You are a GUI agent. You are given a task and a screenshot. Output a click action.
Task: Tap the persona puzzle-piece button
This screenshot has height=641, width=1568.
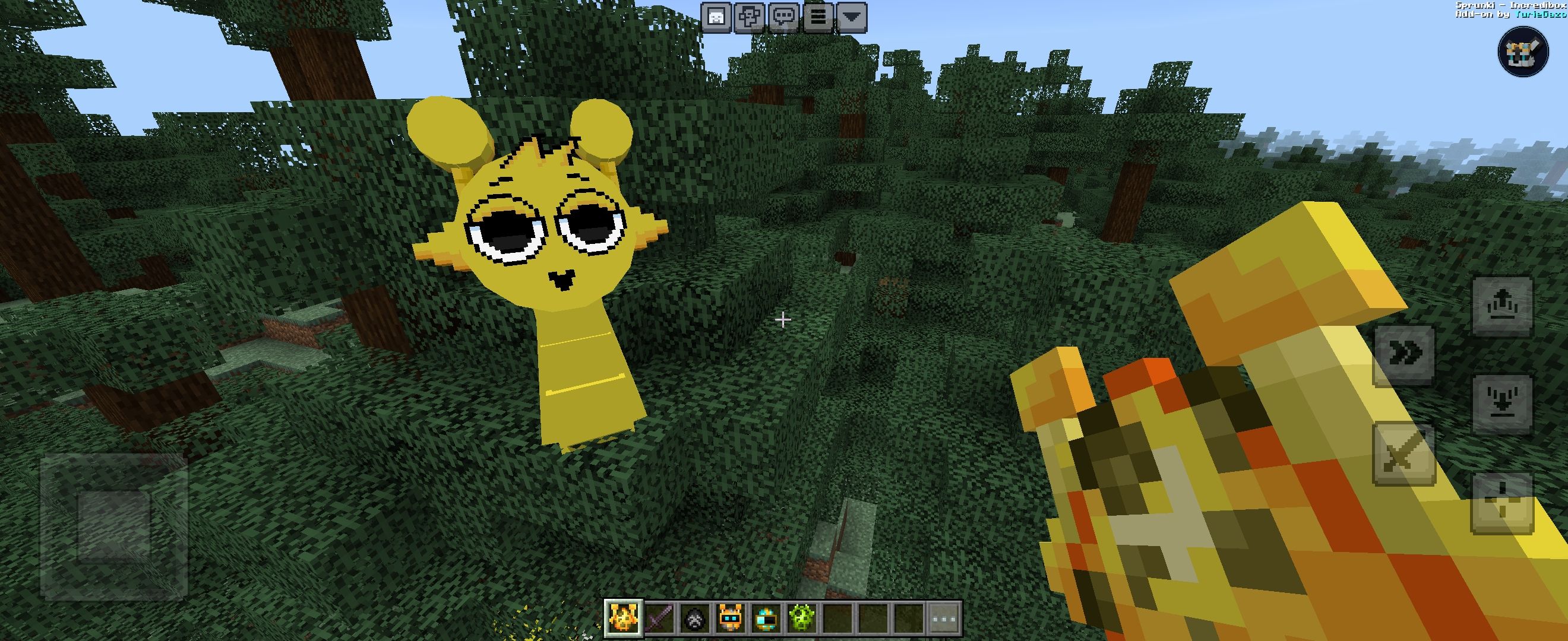pos(750,17)
